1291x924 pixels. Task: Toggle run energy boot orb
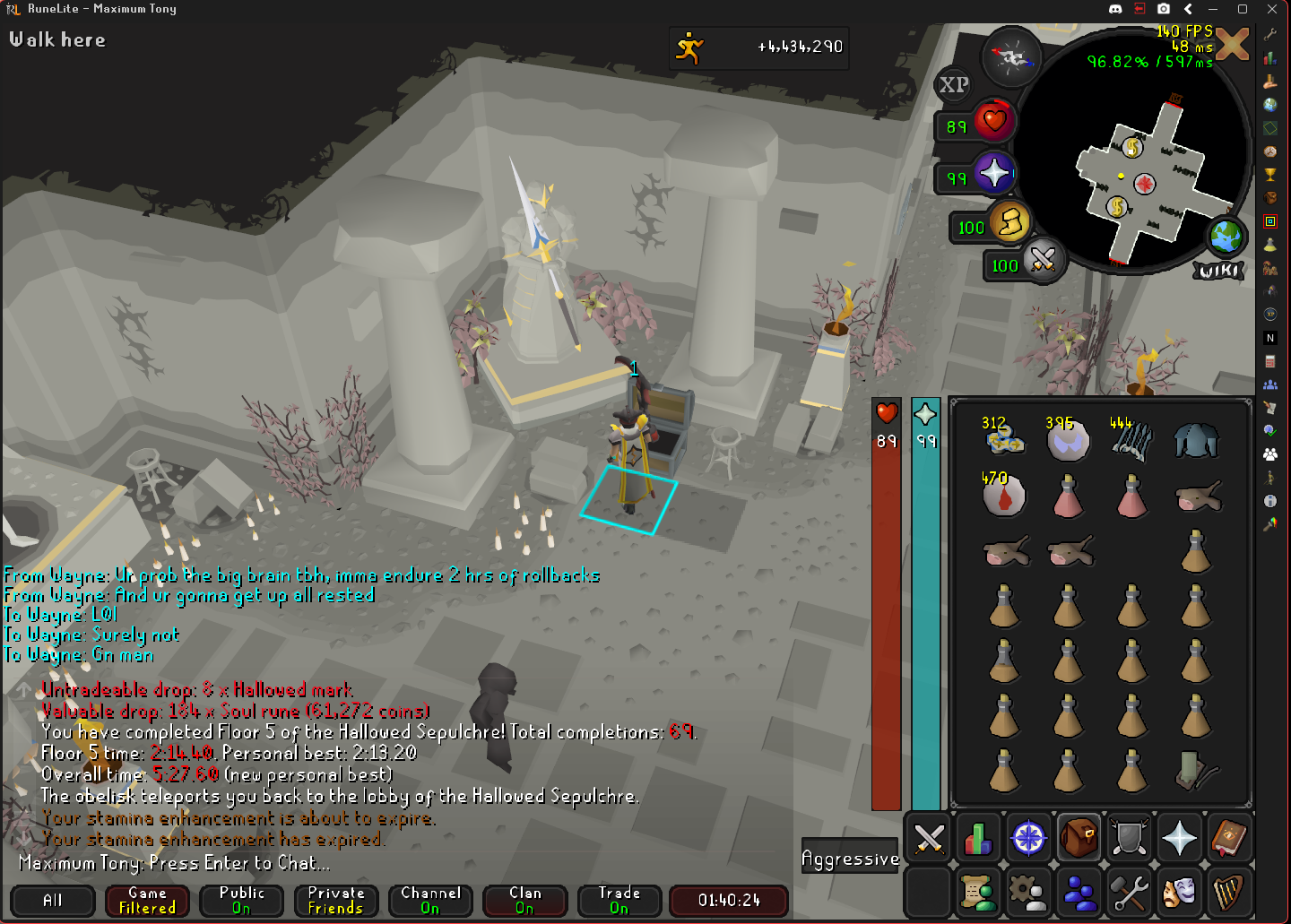coord(1010,223)
